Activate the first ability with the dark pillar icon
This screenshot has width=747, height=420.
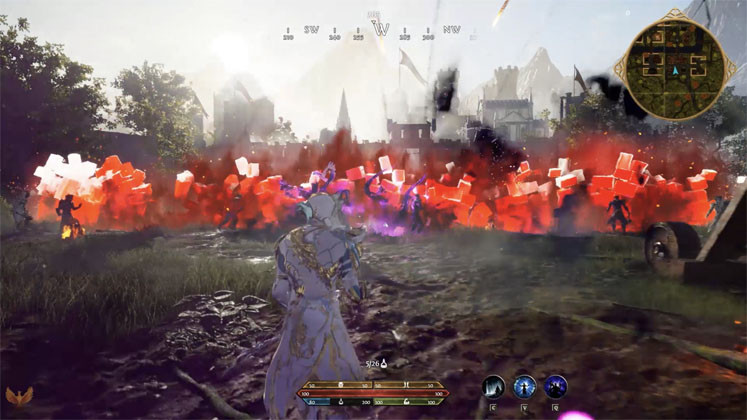click(494, 387)
